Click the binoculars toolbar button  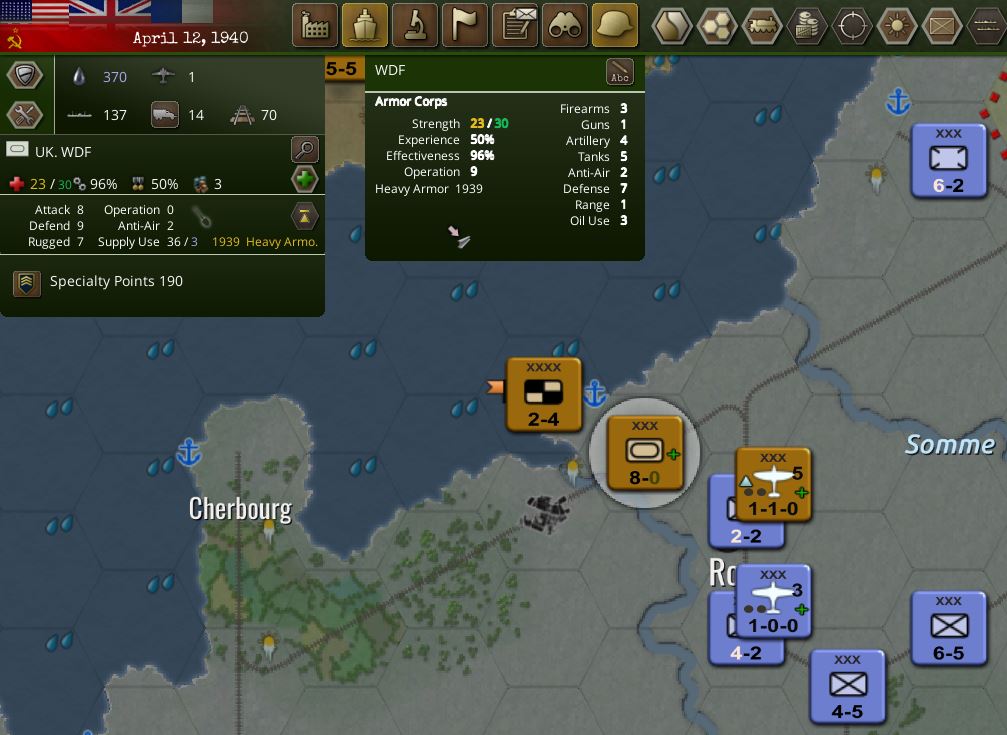coord(565,25)
